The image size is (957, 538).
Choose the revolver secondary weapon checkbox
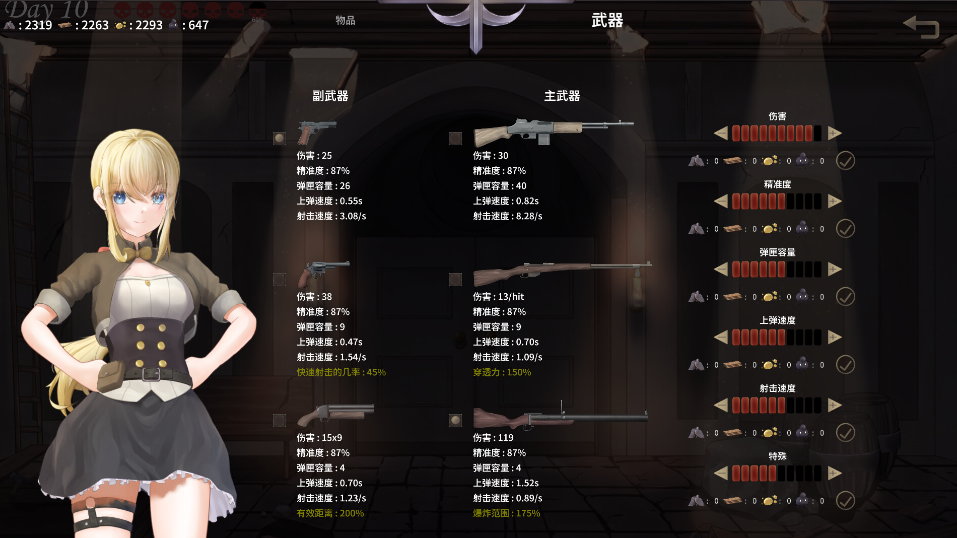click(x=279, y=279)
